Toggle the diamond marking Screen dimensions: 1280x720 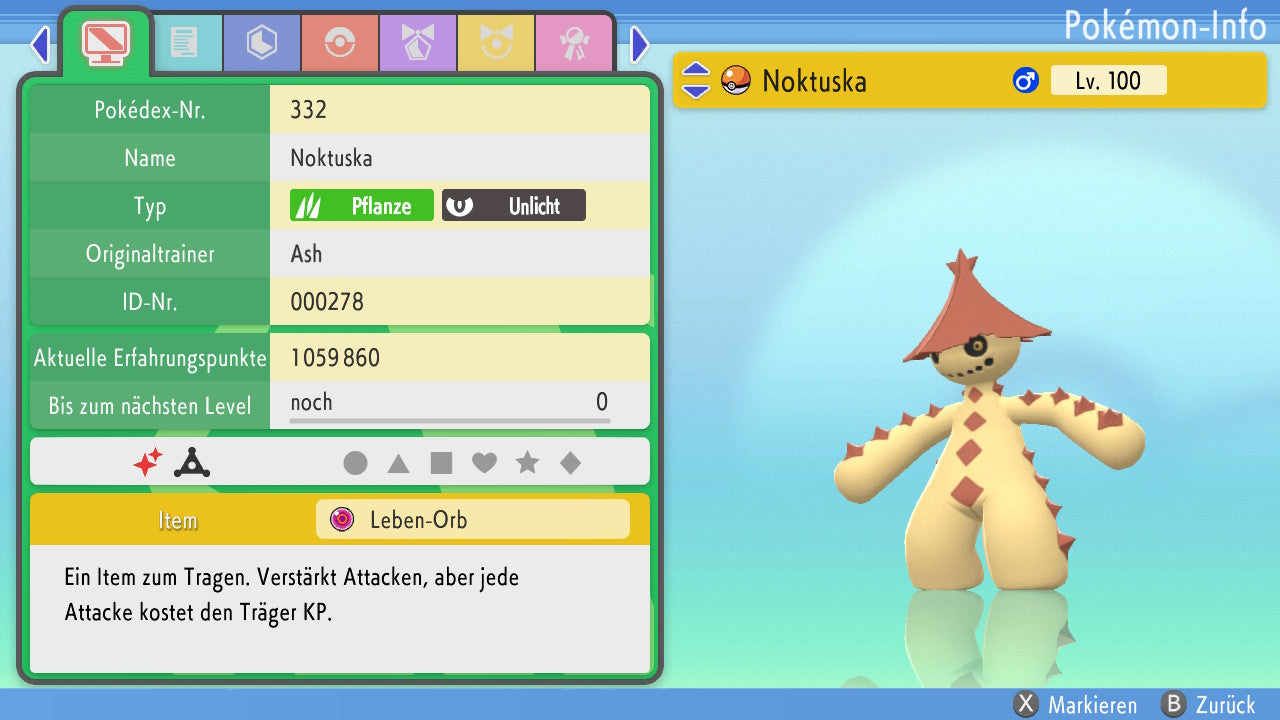tap(570, 463)
